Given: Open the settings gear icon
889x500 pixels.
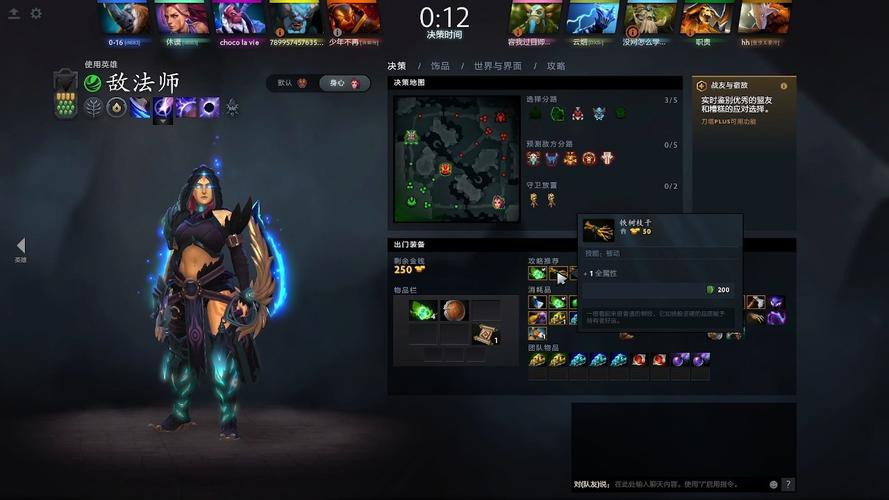Looking at the screenshot, I should point(36,13).
